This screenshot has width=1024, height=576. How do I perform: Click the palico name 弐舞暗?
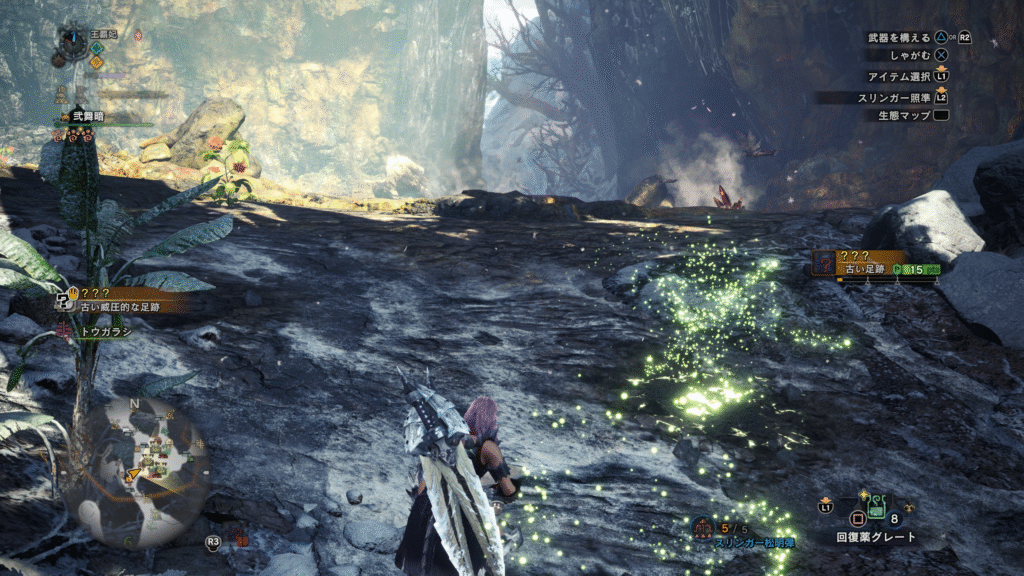pyautogui.click(x=88, y=117)
